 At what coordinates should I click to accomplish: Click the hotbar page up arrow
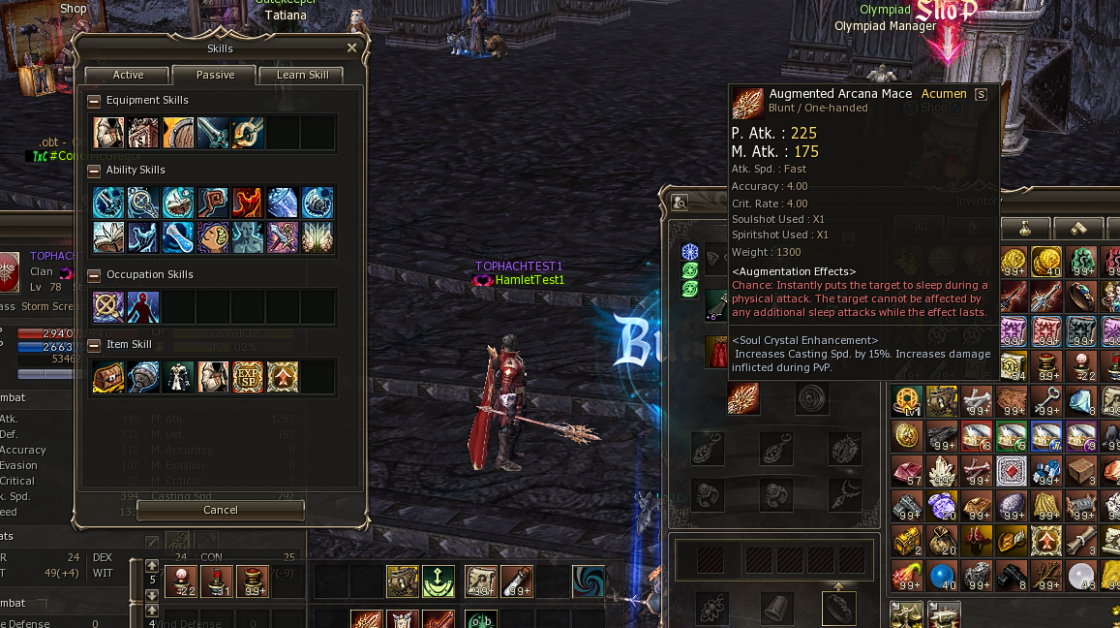(x=152, y=566)
